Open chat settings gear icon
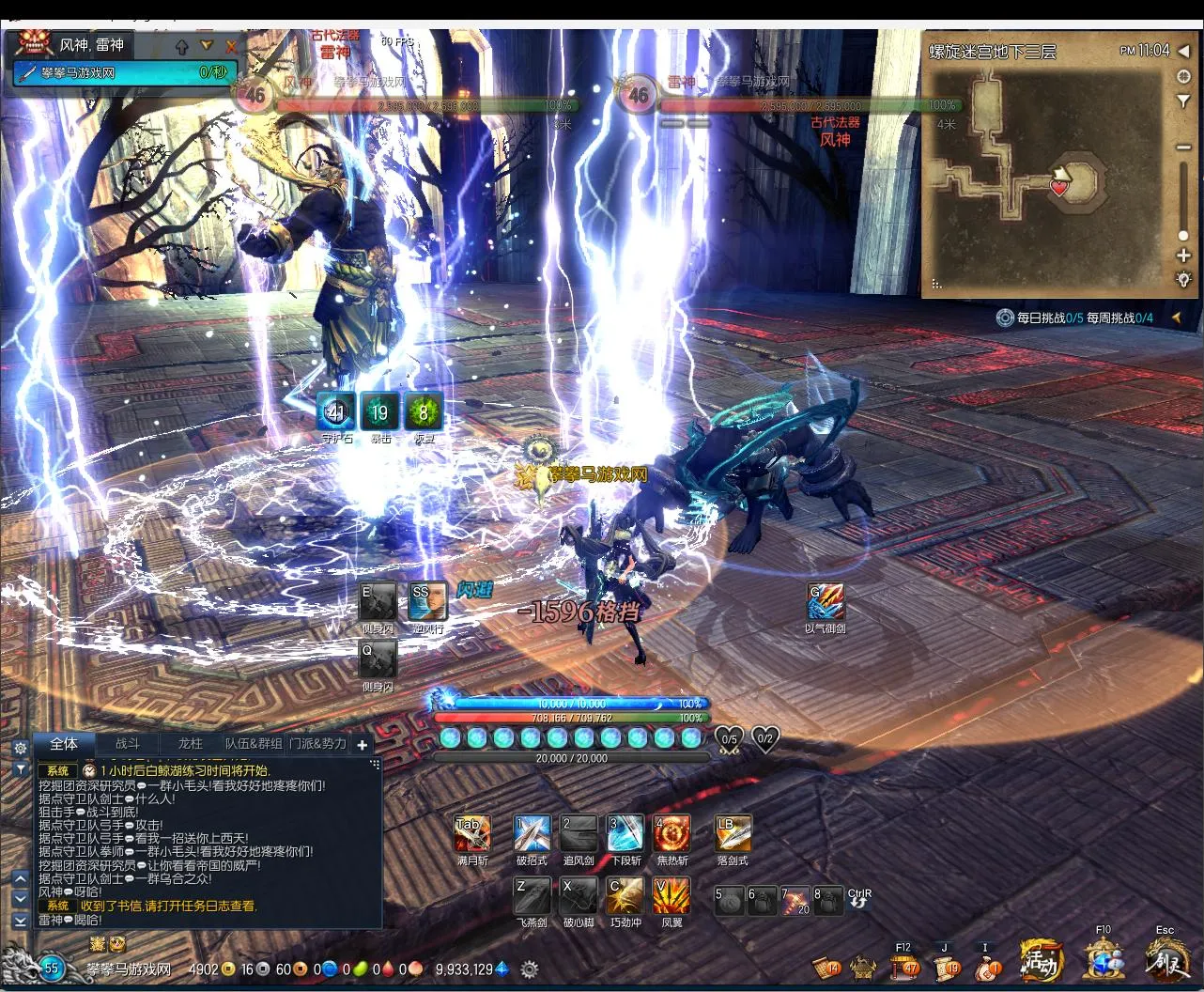The height and width of the screenshot is (992, 1204). coord(20,748)
